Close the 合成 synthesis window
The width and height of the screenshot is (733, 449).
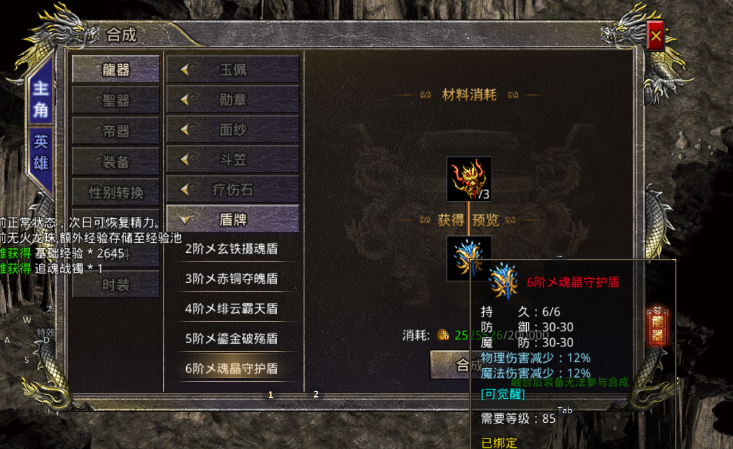pyautogui.click(x=656, y=36)
